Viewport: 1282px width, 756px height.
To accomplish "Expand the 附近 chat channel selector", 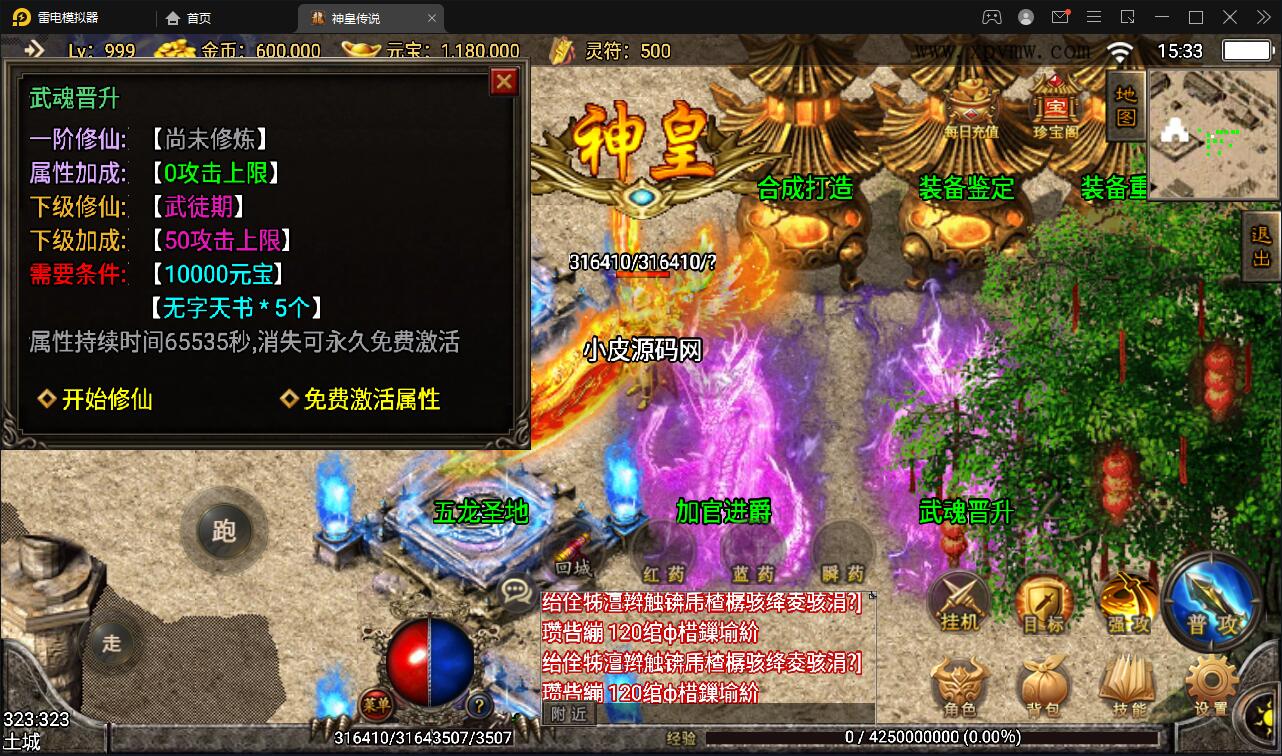I will click(570, 714).
